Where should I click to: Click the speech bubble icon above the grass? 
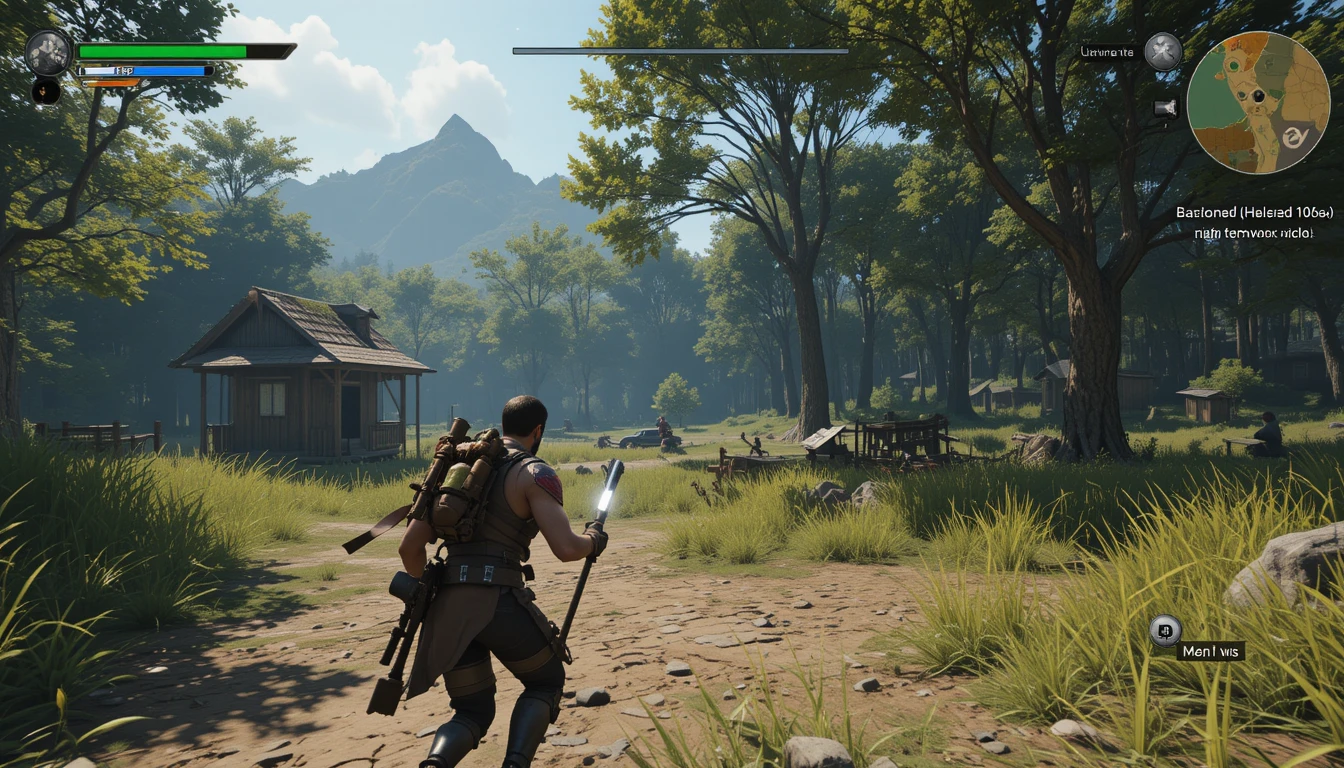(x=1164, y=630)
